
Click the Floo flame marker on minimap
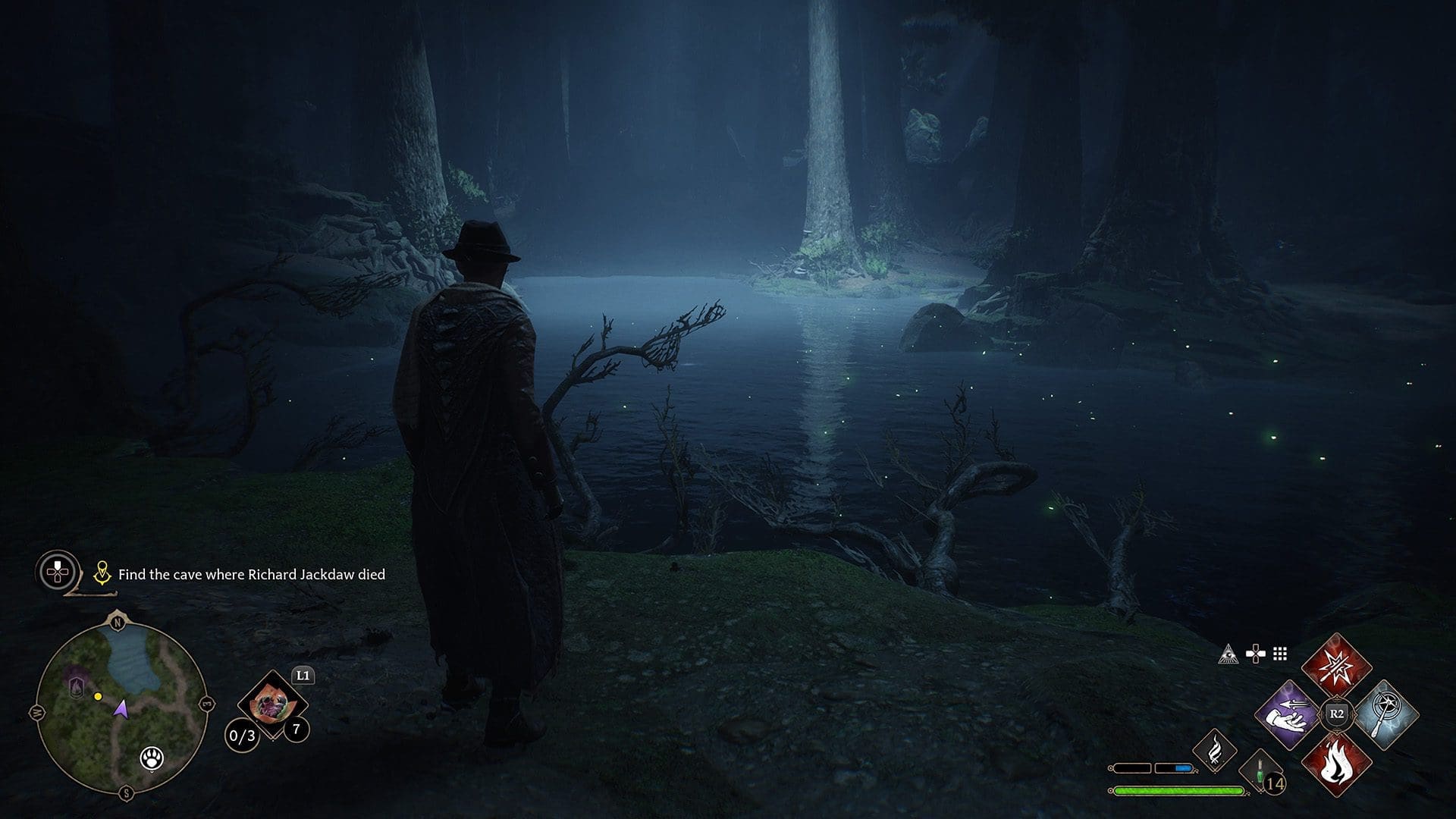(x=77, y=687)
